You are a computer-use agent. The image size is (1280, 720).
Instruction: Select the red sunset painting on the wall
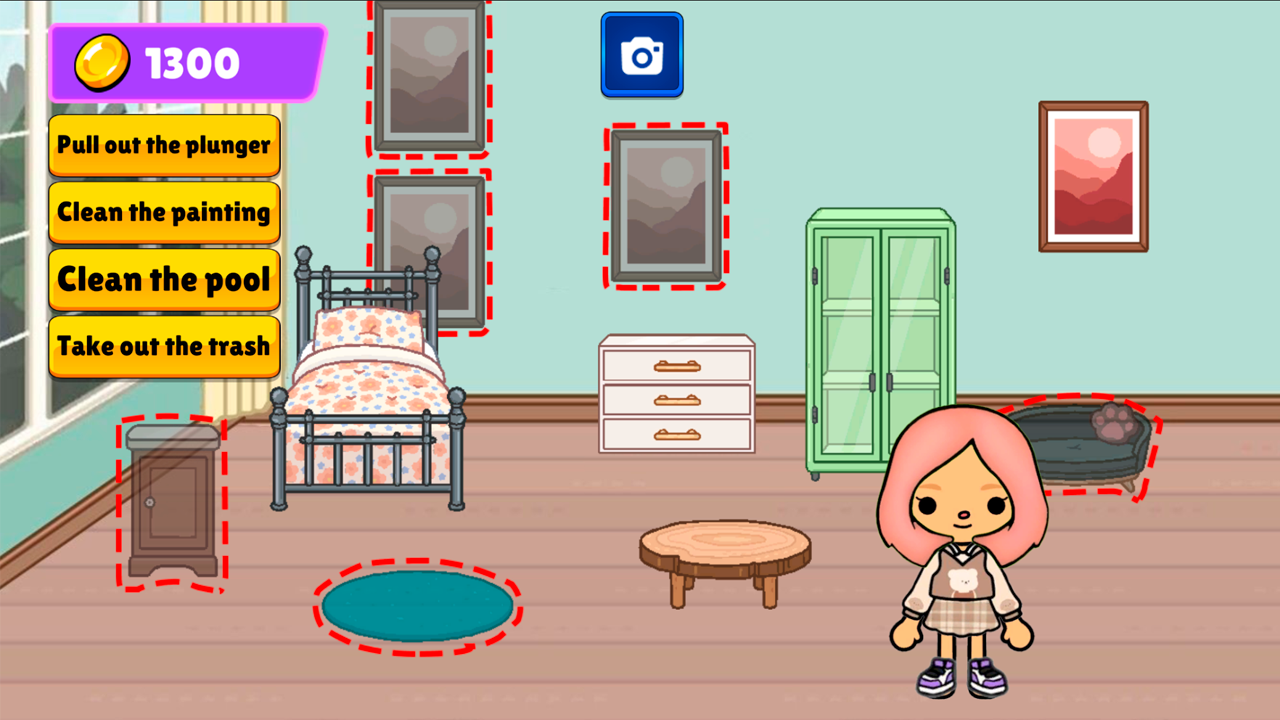tap(1093, 176)
